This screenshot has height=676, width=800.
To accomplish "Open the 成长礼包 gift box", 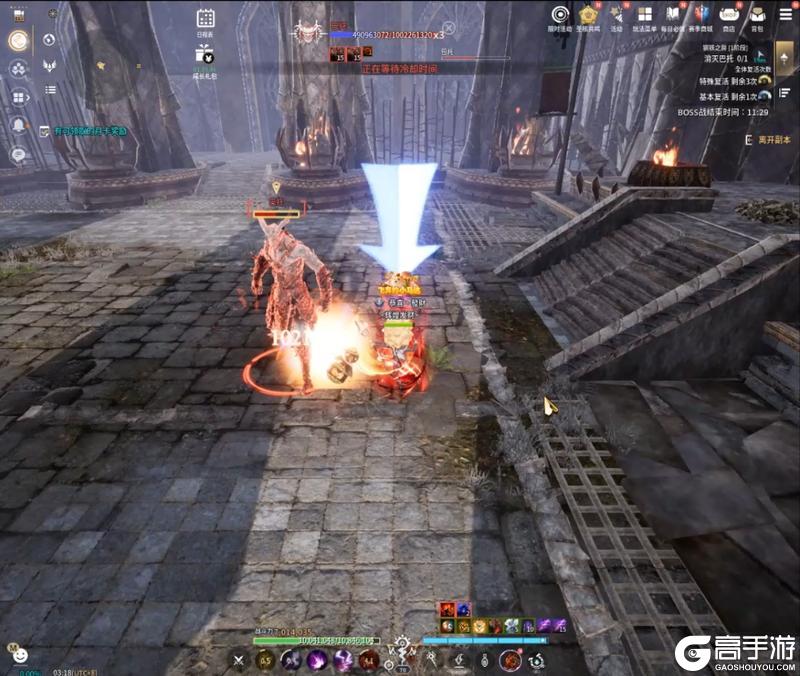I will pos(205,57).
